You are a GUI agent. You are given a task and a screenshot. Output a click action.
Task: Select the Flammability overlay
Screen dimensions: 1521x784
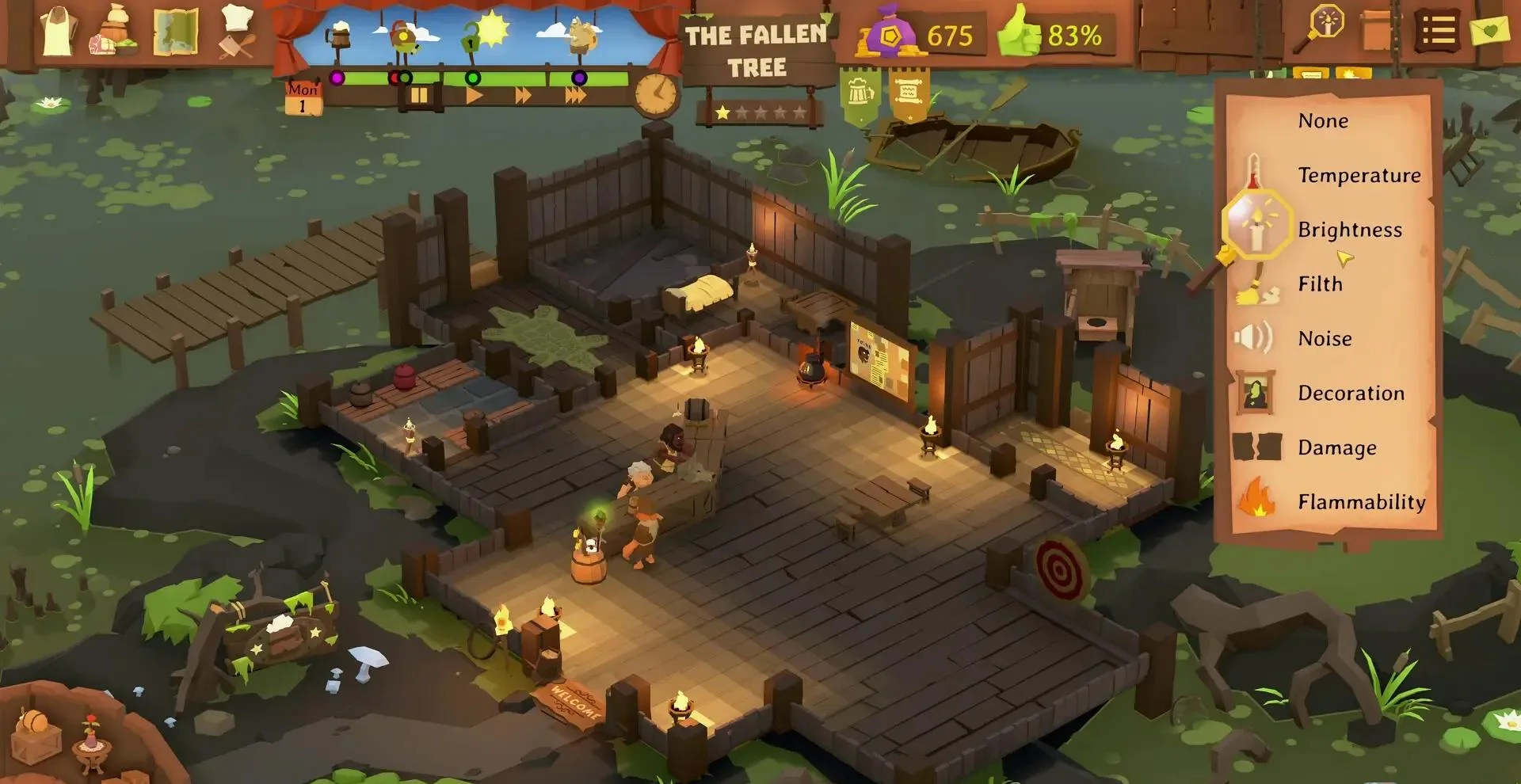tap(1361, 502)
